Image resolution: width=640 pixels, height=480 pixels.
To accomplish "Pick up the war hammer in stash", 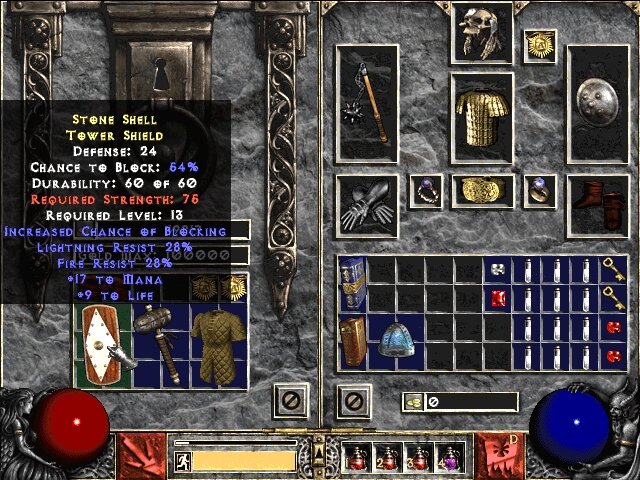I will point(159,343).
